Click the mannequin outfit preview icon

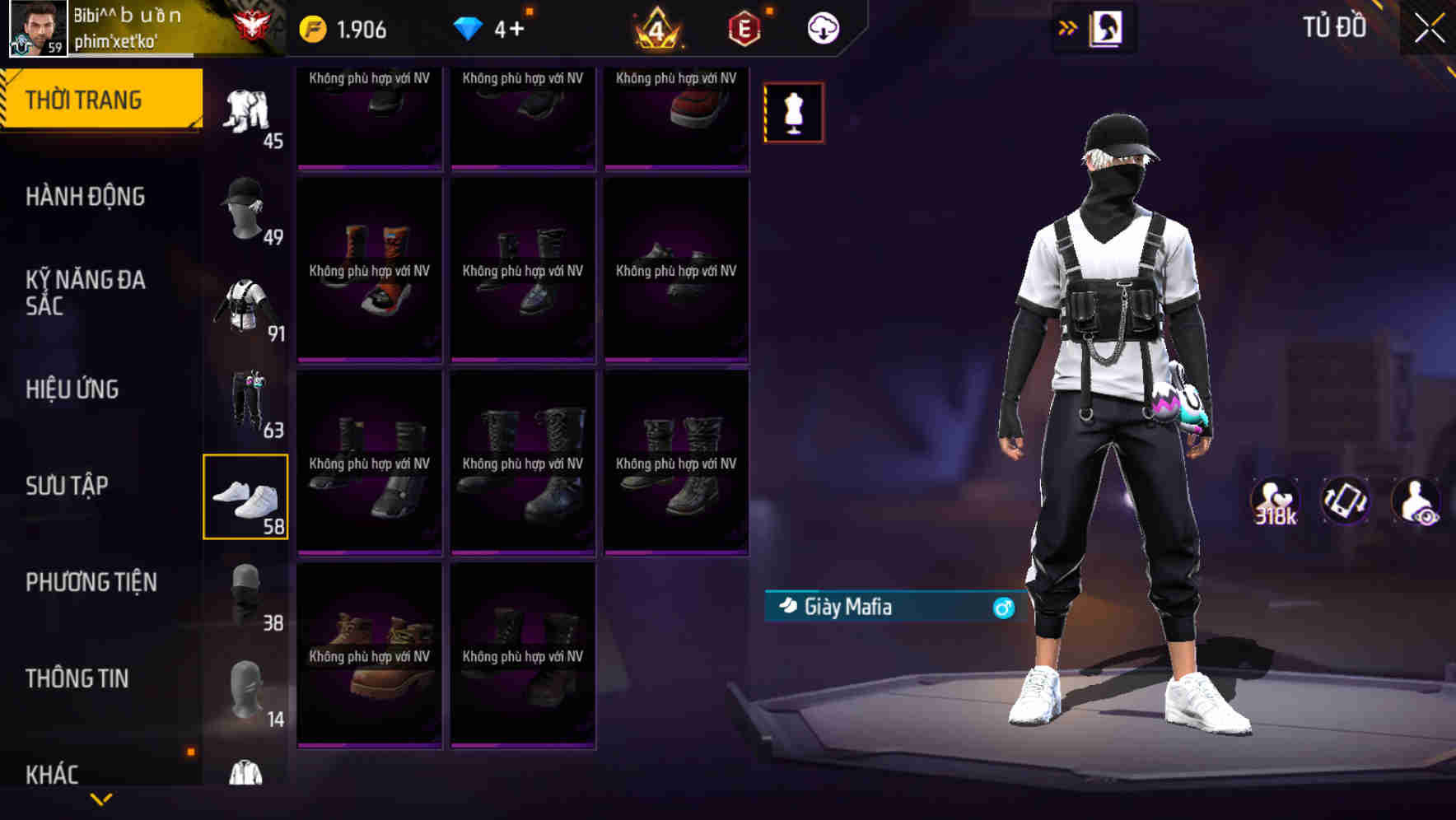click(793, 112)
